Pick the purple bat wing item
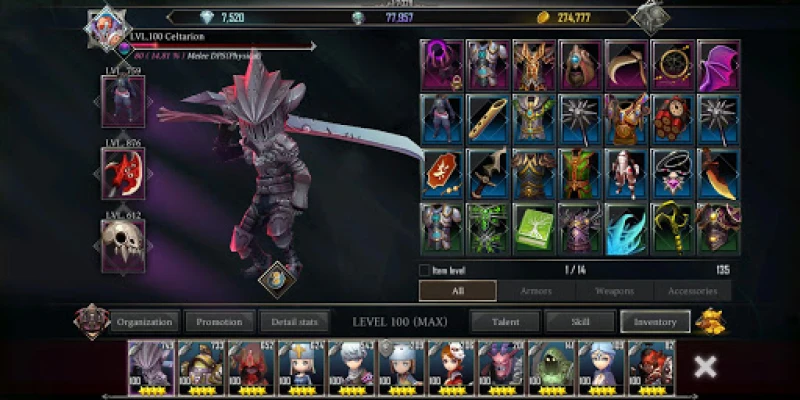Screen dimensions: 800x400 click(x=718, y=65)
